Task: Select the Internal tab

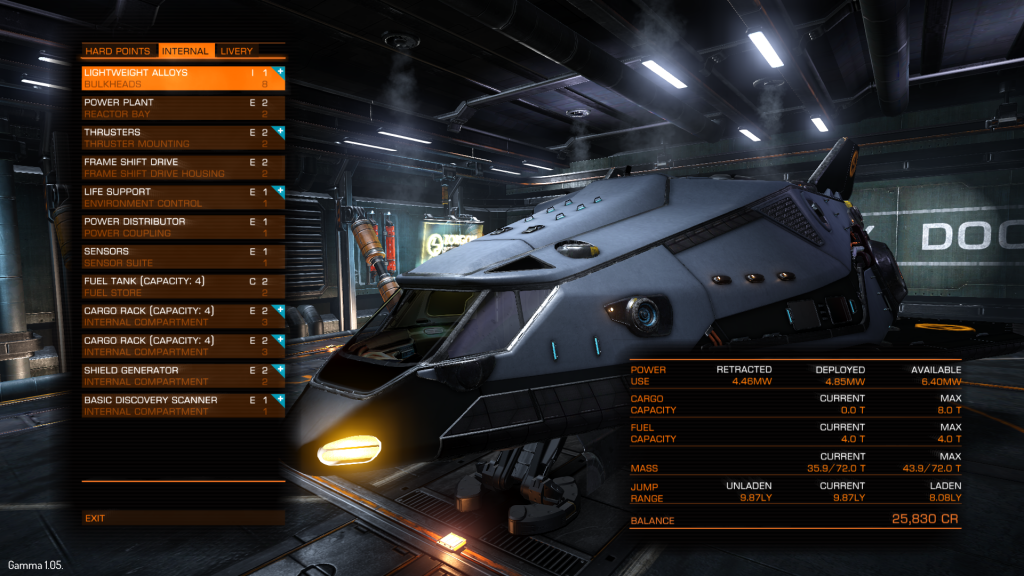Action: pos(185,51)
